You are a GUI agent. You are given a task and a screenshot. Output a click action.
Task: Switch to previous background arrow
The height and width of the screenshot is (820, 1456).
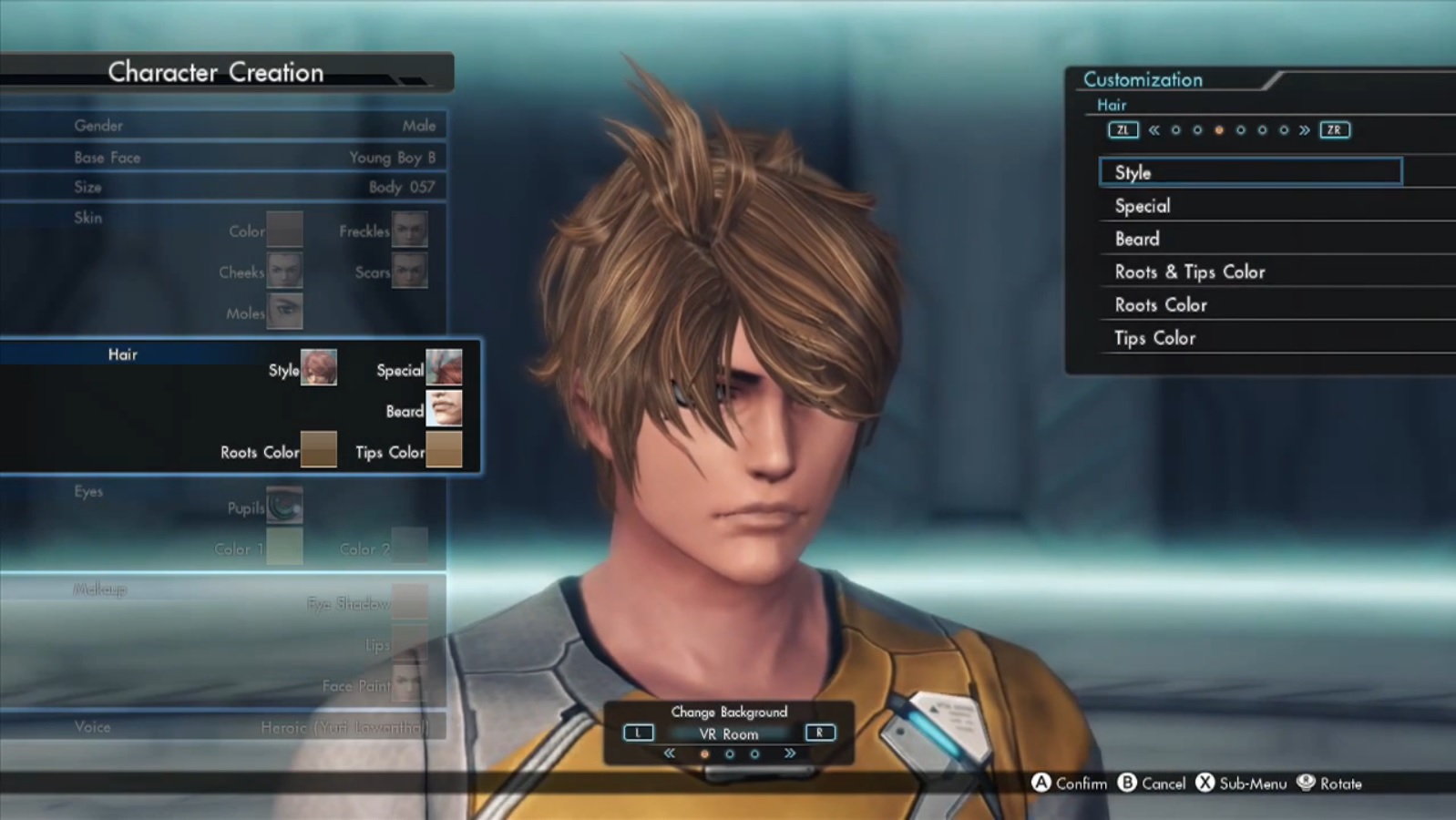670,753
